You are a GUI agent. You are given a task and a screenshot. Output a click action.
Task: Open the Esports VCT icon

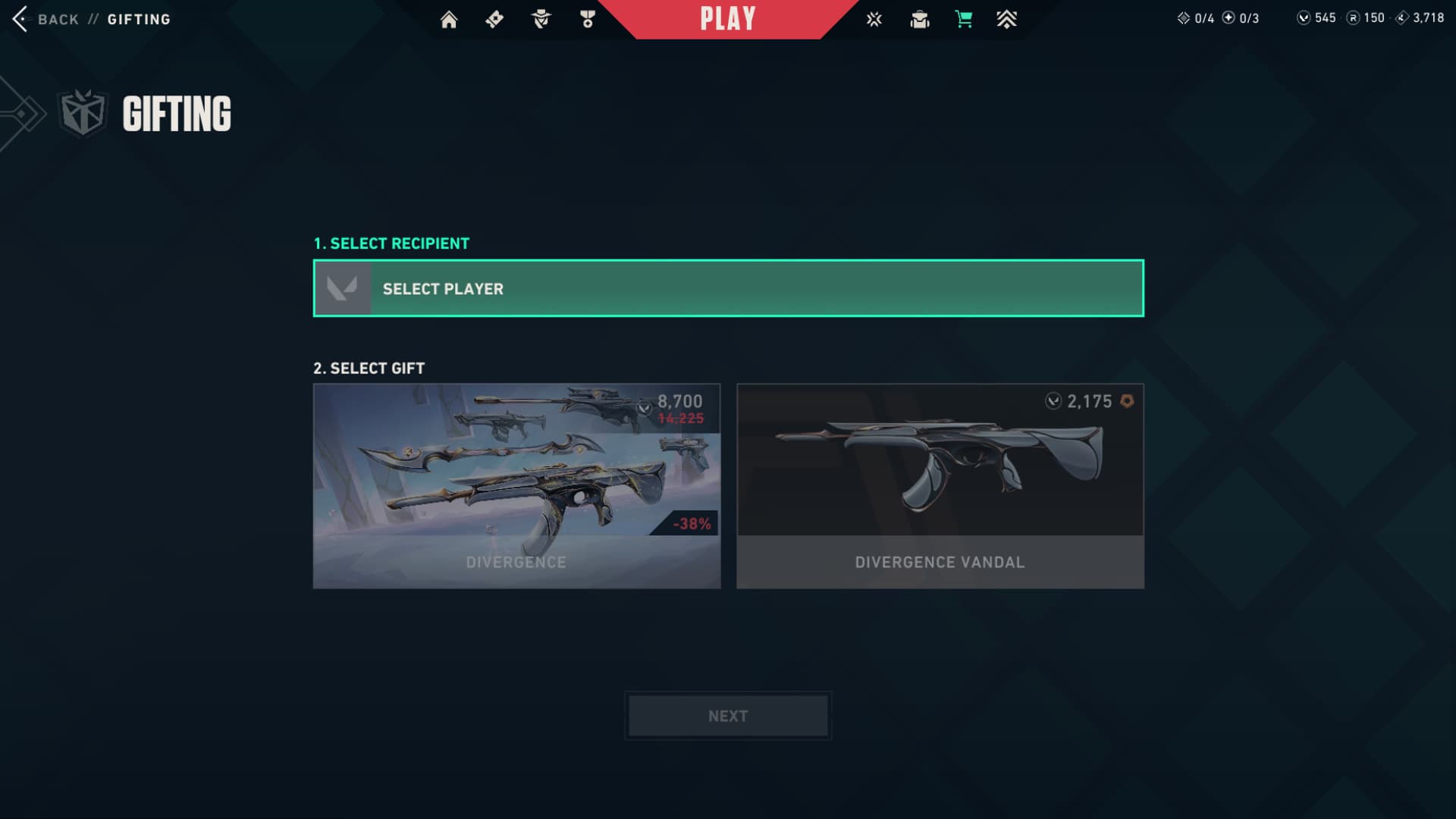pos(874,19)
